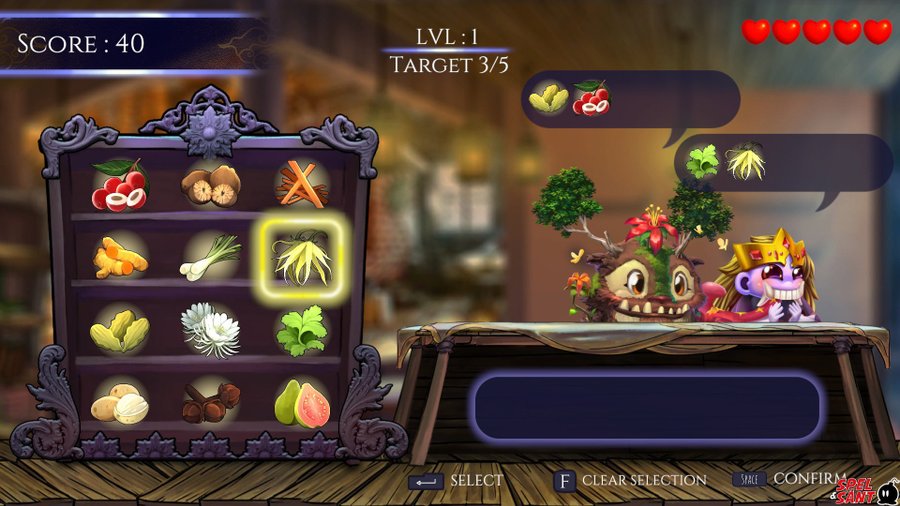The image size is (900, 506).
Task: Select the beige round tubers
Action: 119,403
